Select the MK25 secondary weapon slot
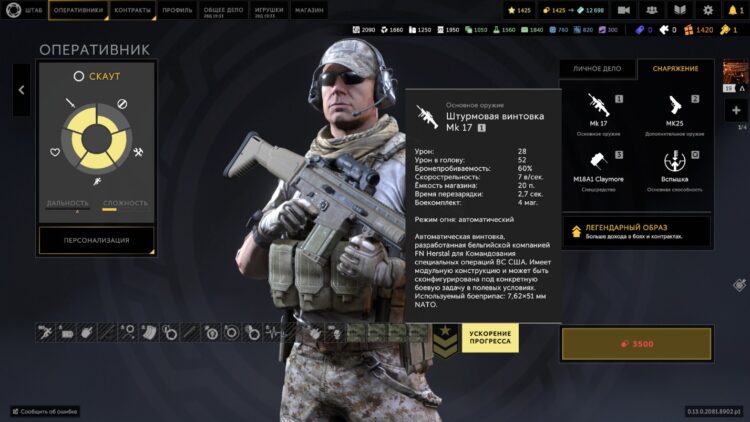 tap(674, 113)
